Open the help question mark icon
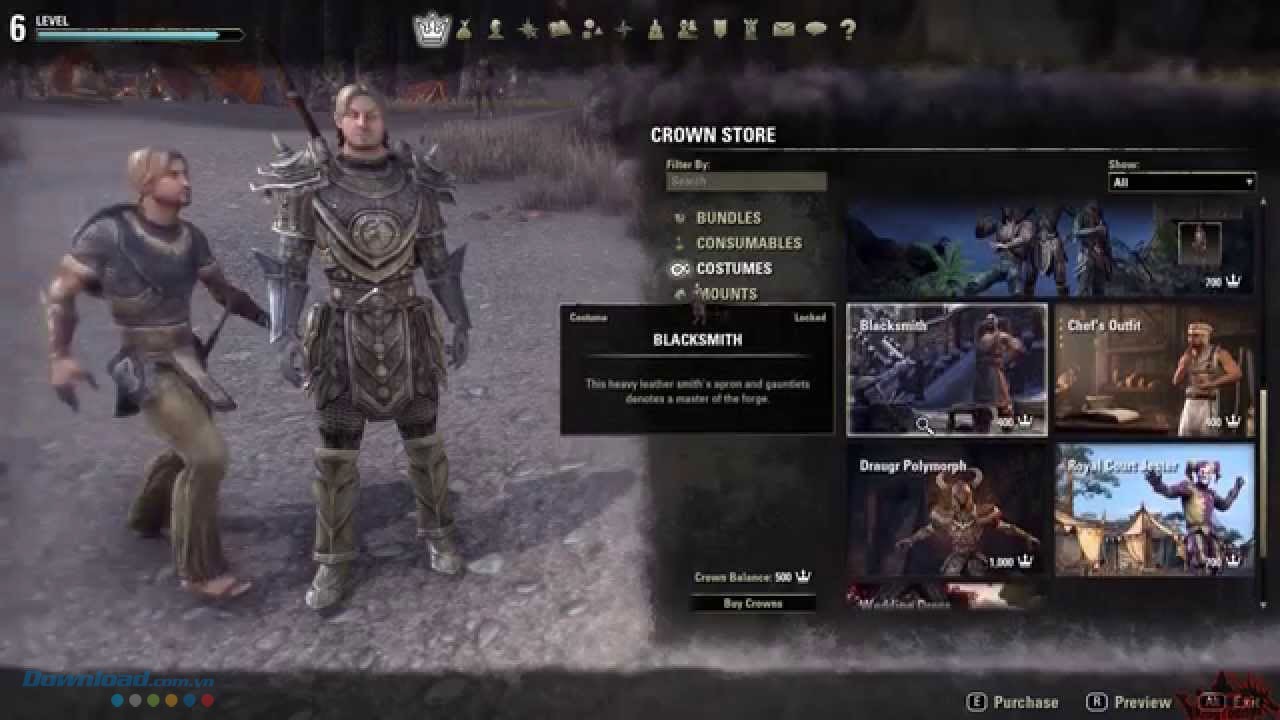Image resolution: width=1280 pixels, height=720 pixels. [x=848, y=30]
